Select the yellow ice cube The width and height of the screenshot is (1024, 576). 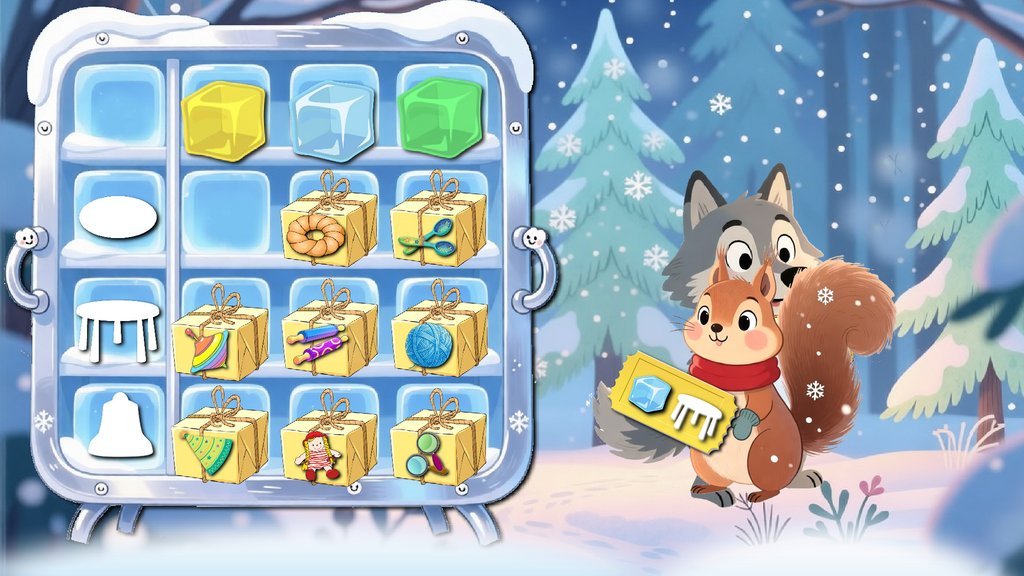(224, 119)
